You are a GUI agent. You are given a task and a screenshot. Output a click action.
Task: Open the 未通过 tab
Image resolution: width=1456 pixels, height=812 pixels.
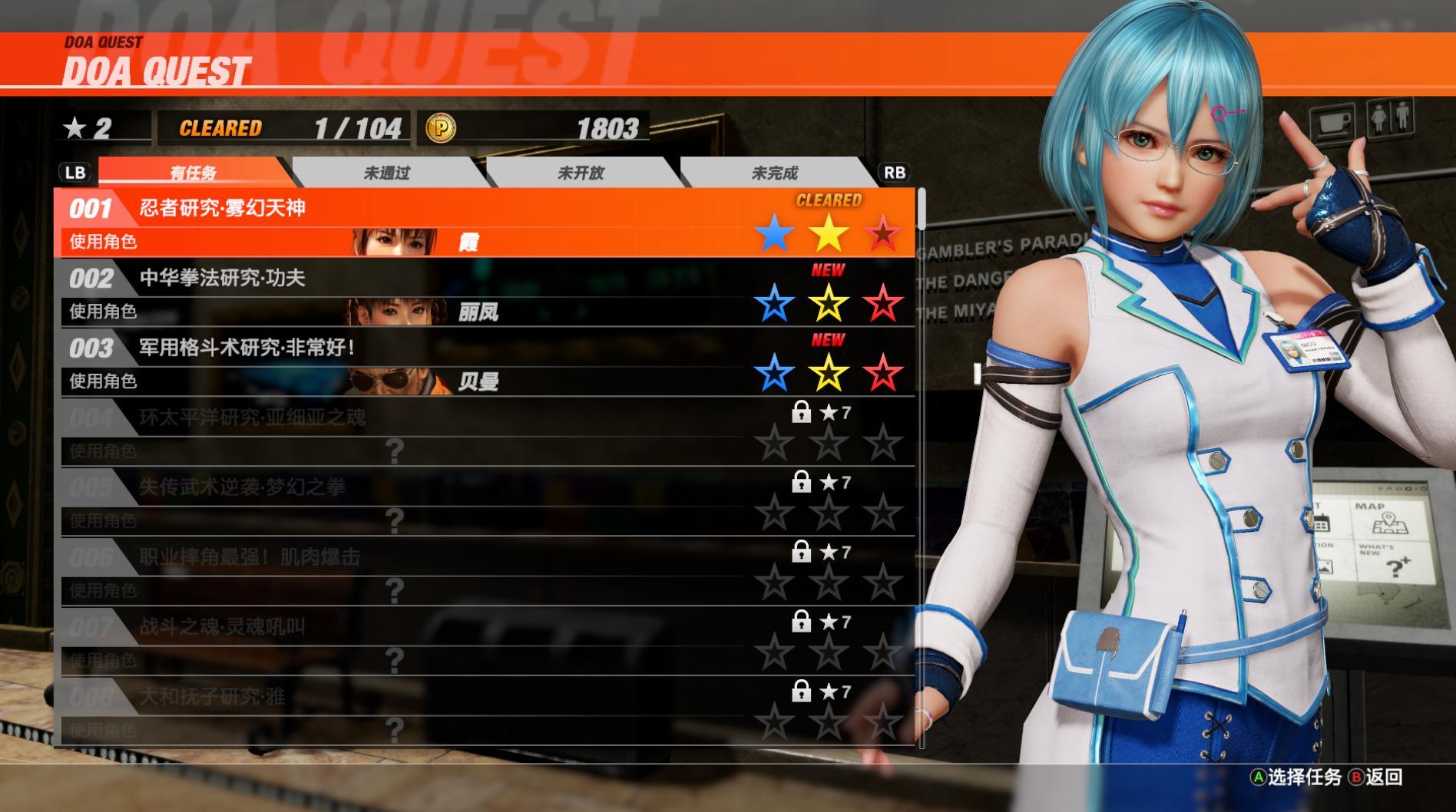(x=387, y=173)
